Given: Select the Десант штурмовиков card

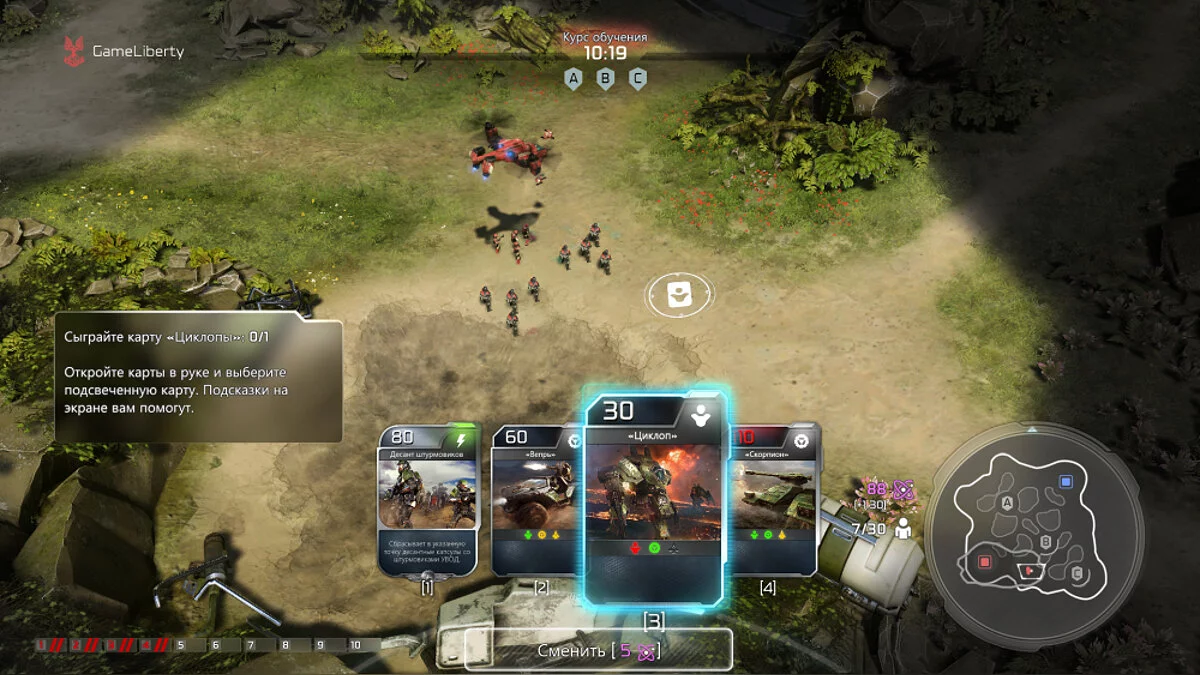Looking at the screenshot, I should (427, 500).
